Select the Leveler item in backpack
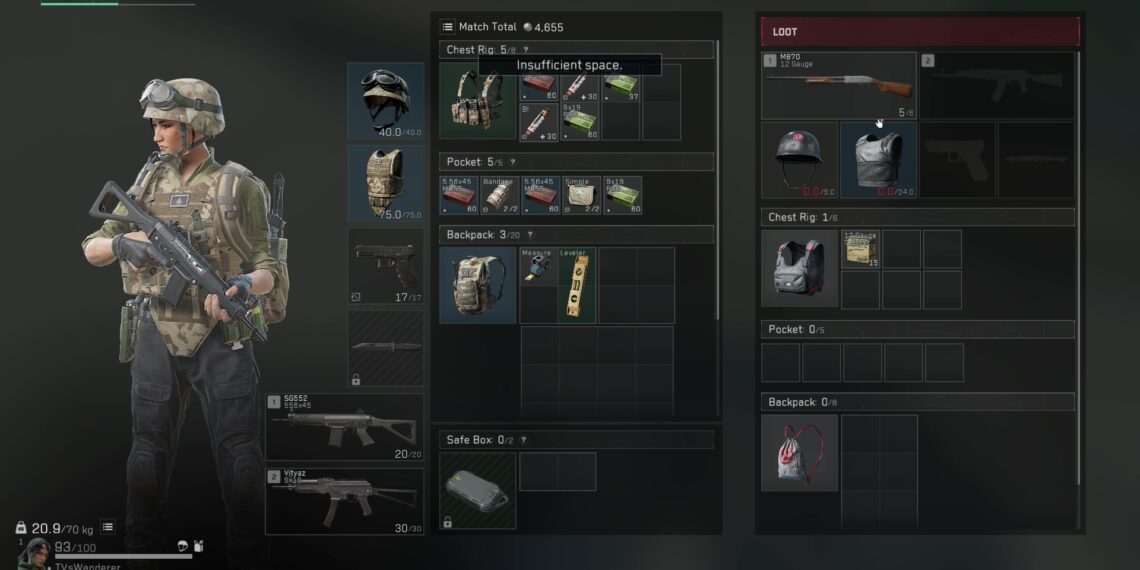The image size is (1140, 570). [577, 285]
